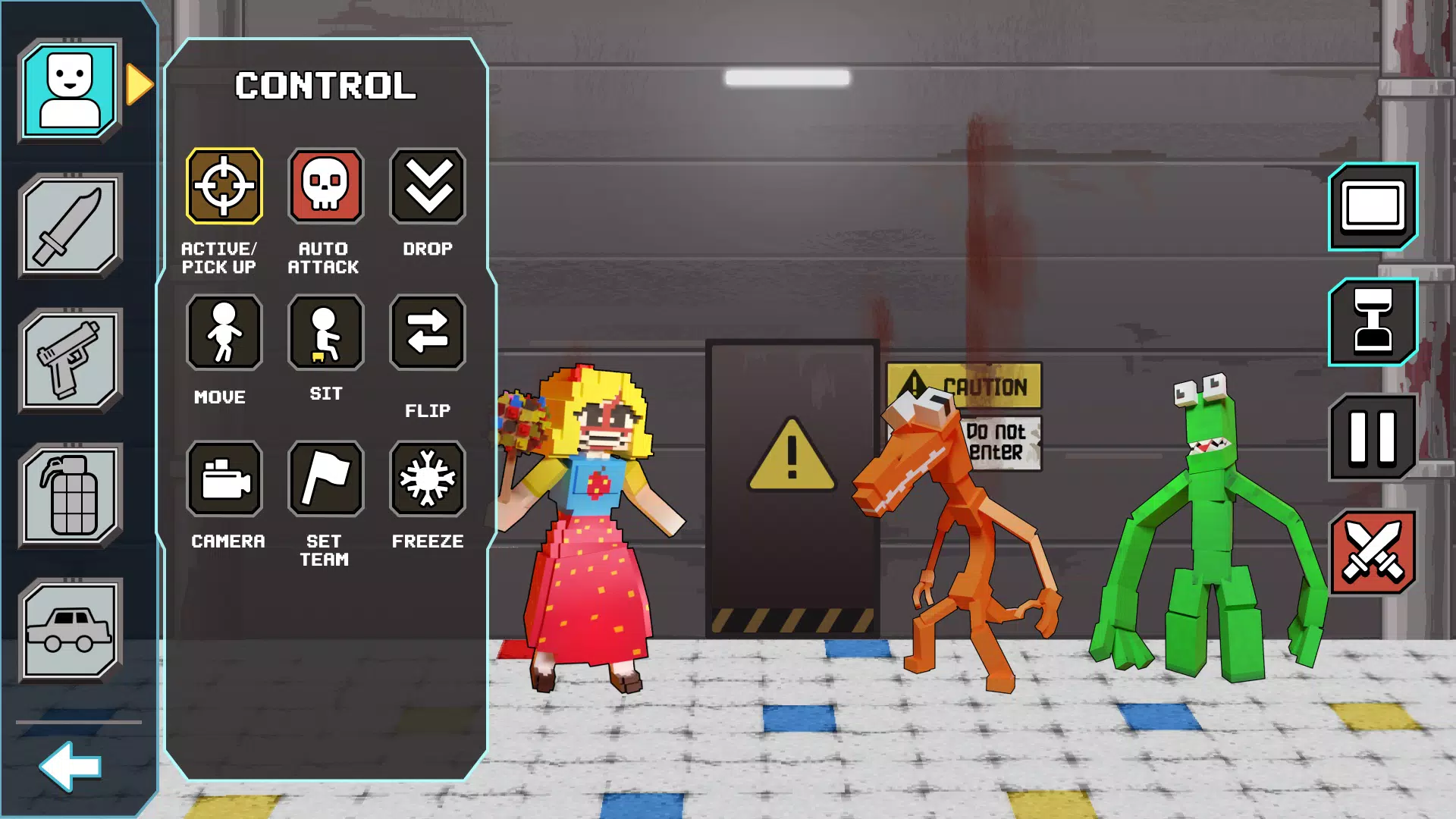This screenshot has width=1456, height=819.
Task: Open the knife weapons category
Action: [71, 225]
